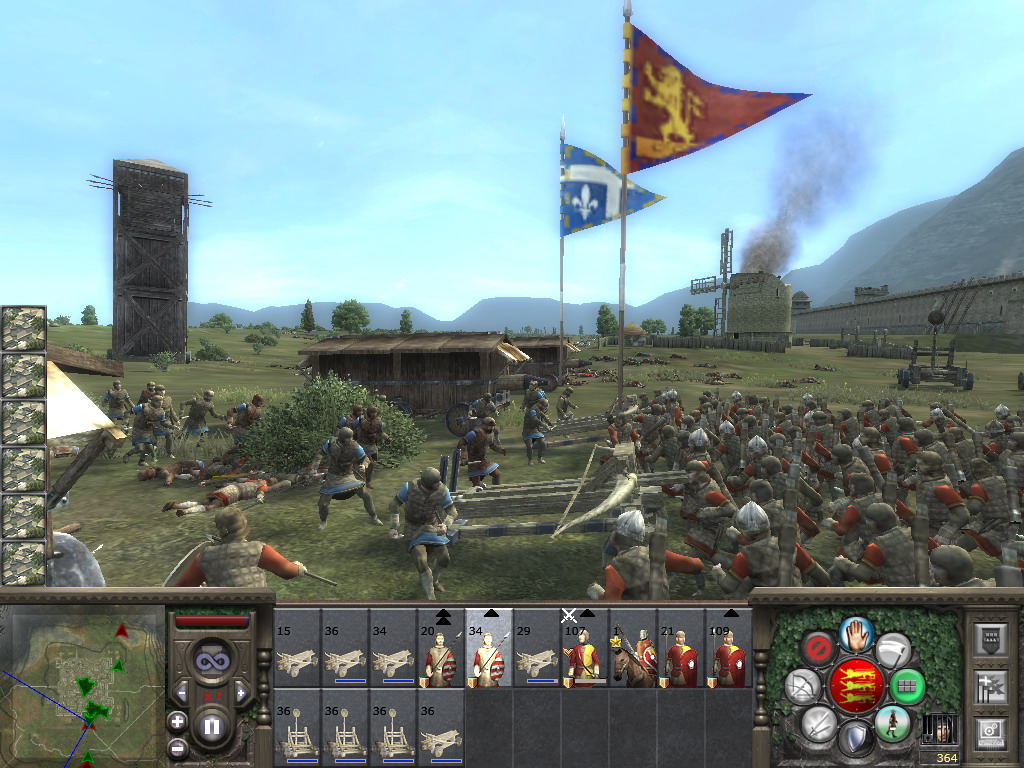Toggle the running man run mode

pos(891,723)
